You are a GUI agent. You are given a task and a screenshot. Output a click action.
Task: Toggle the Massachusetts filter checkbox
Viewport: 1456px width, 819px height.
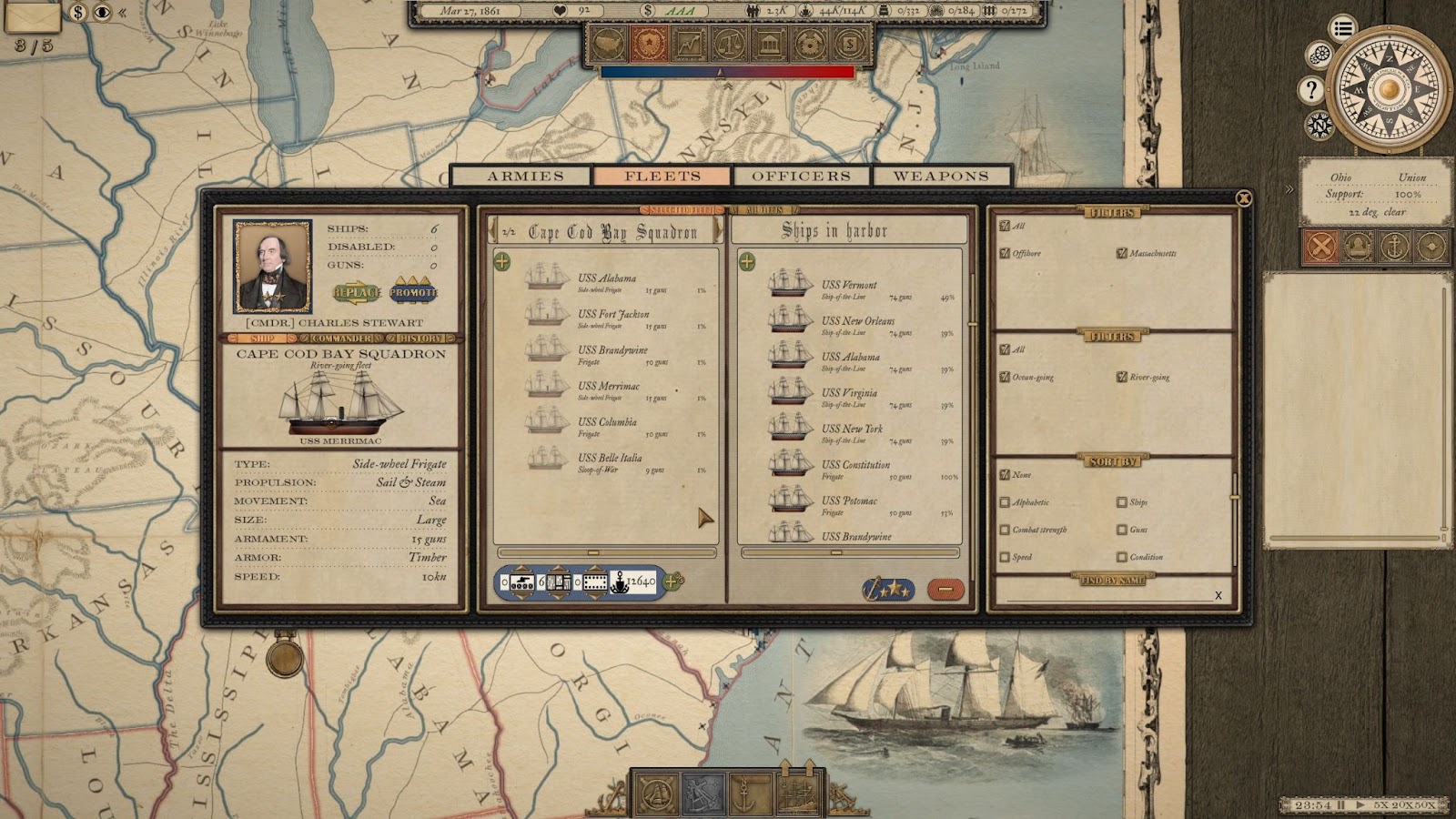click(1122, 253)
